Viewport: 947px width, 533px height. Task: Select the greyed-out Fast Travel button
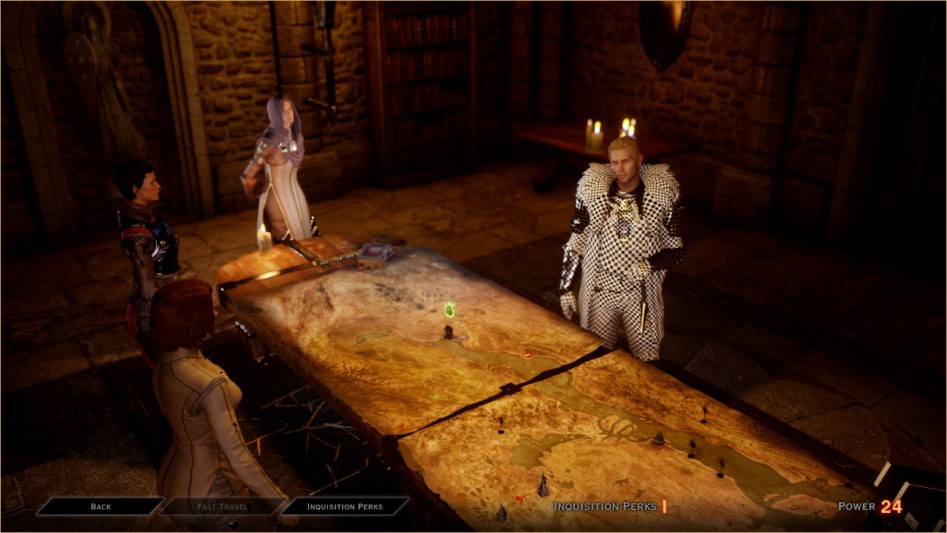click(x=222, y=506)
